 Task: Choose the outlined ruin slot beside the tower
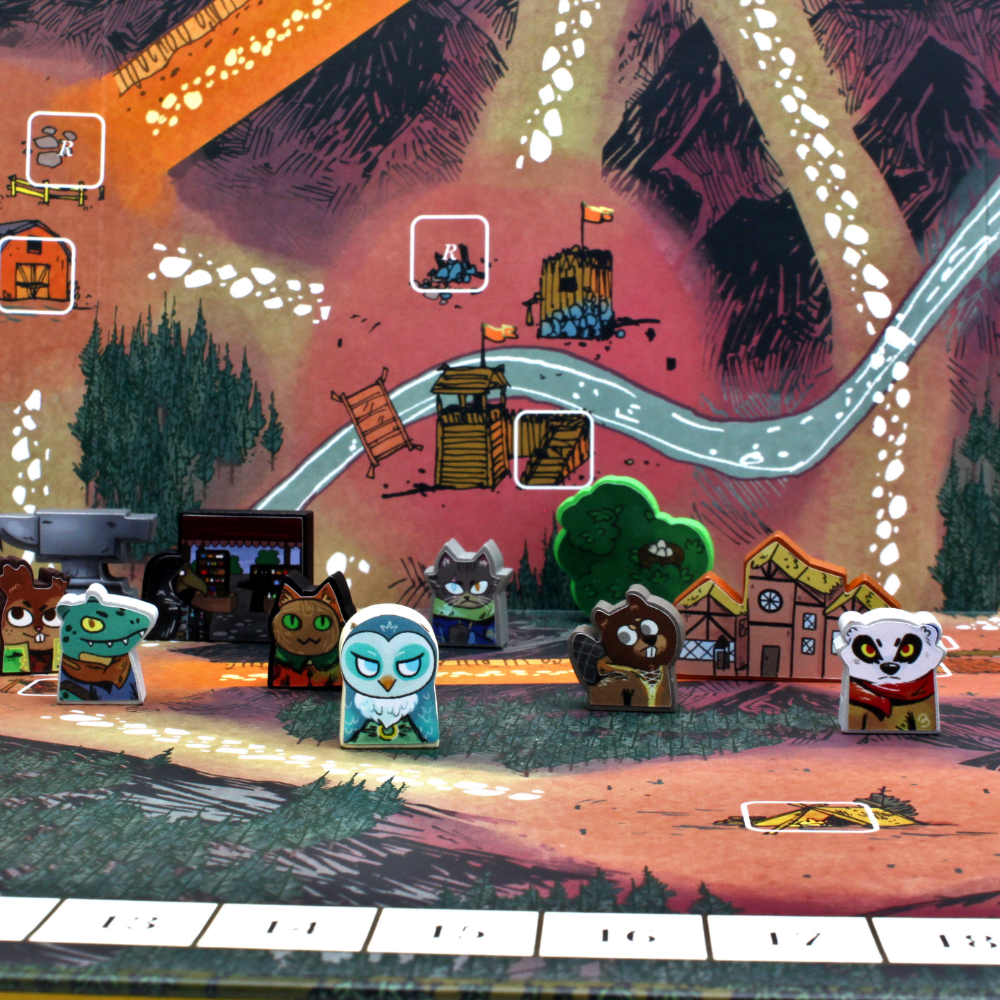(449, 254)
